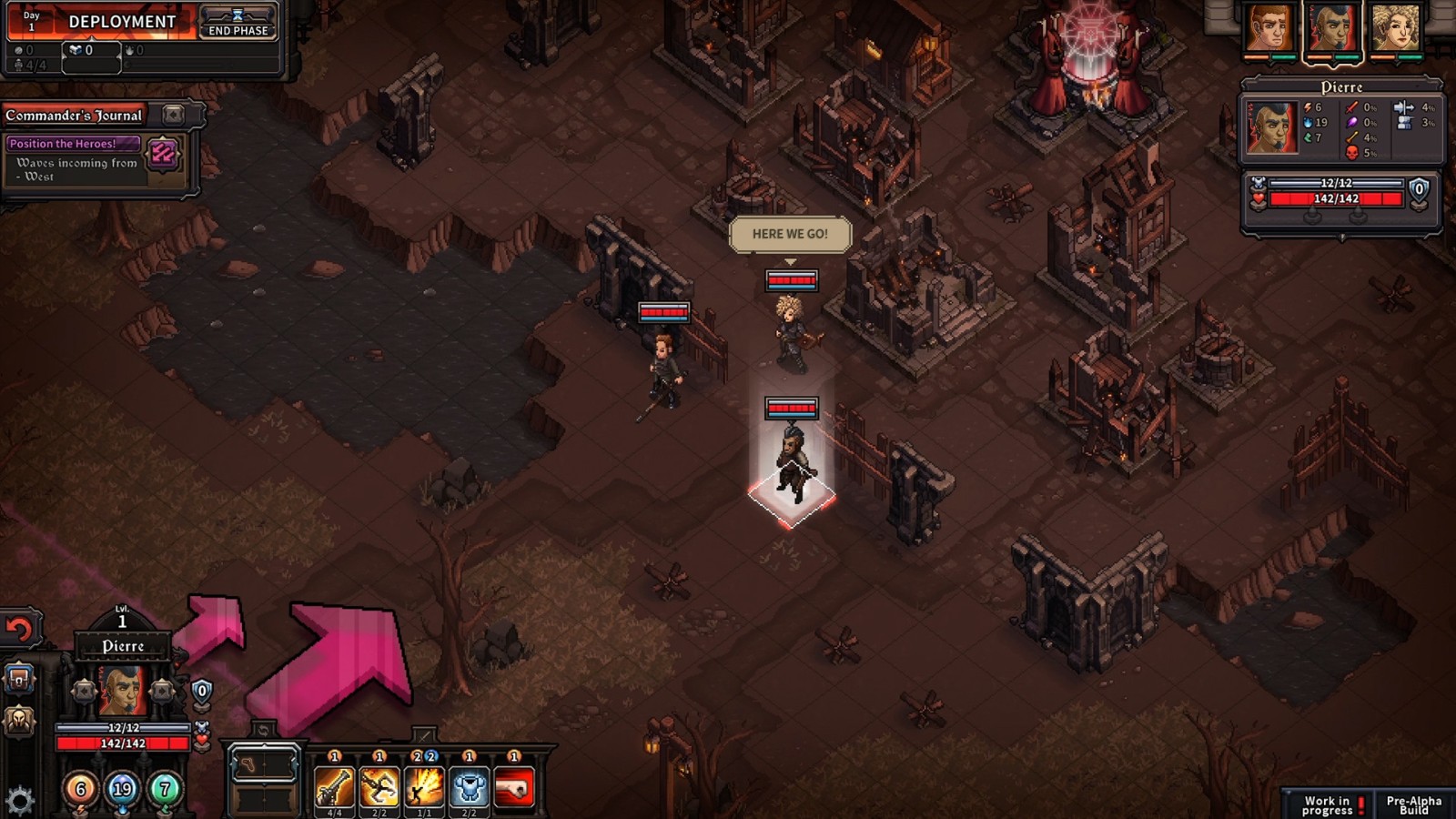Viewport: 1456px width, 819px height.
Task: Select the curly blonde hero portrait
Action: (x=1395, y=29)
